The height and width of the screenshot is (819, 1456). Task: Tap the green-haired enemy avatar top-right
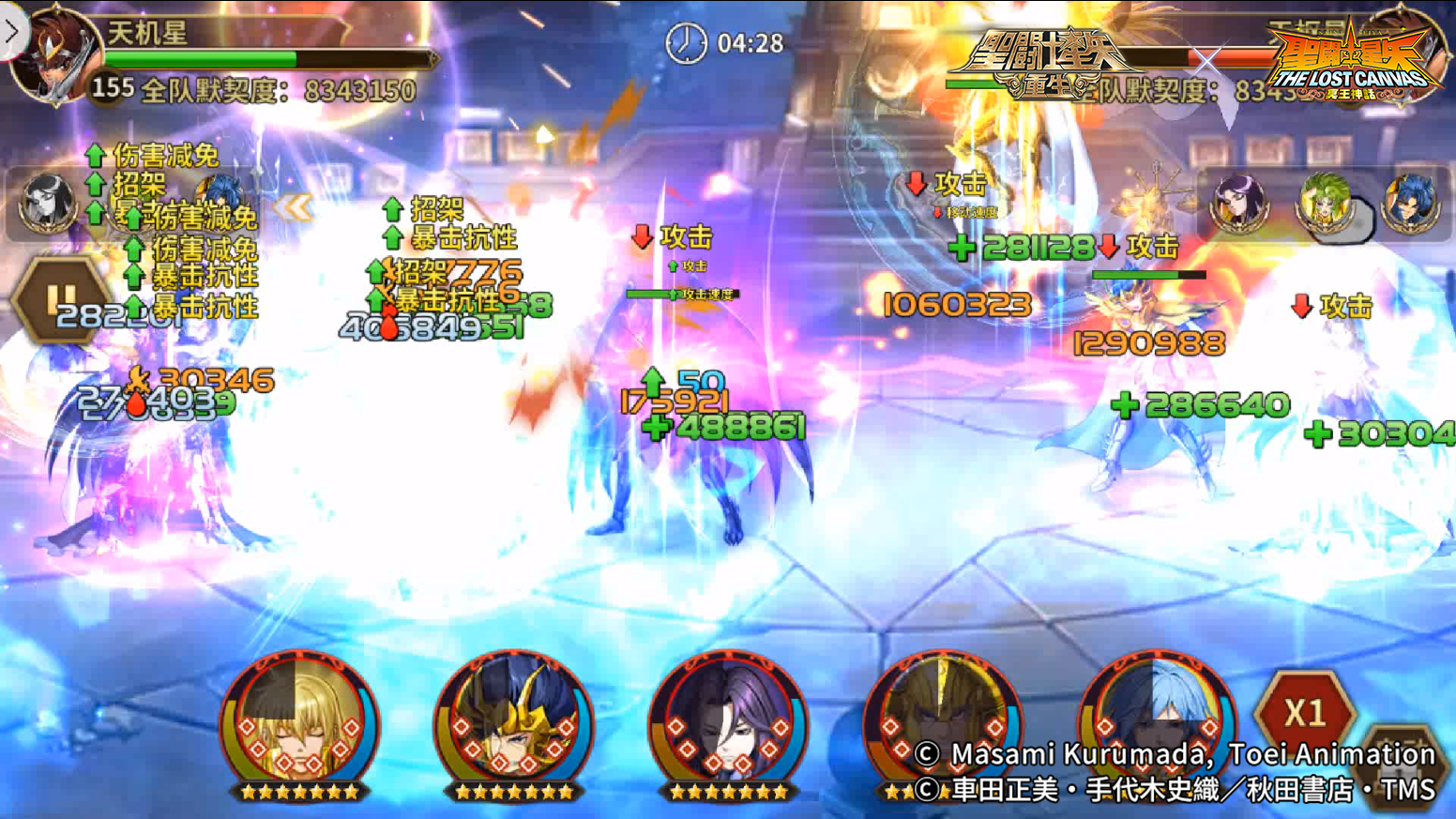point(1323,202)
